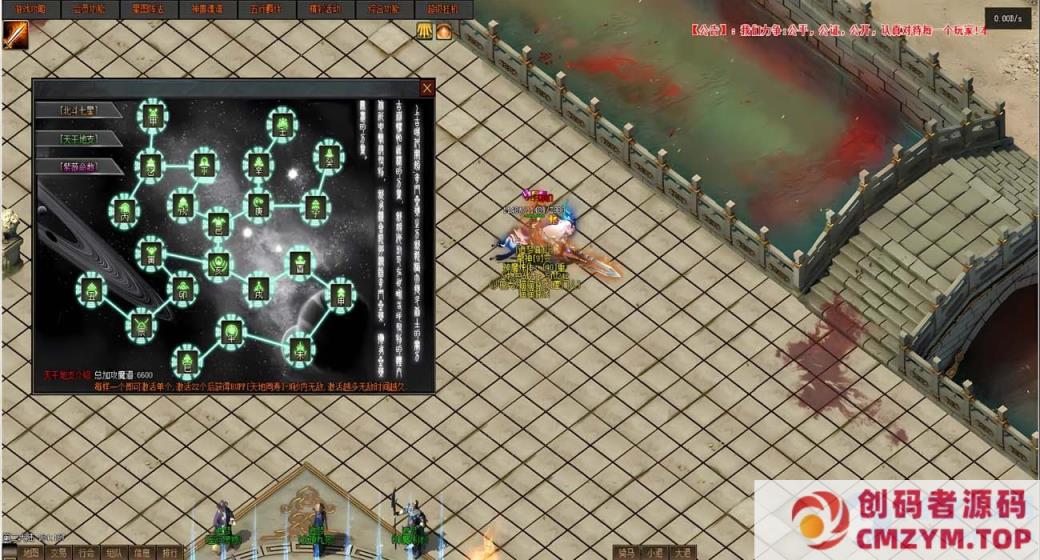Click the flaming sword skill icon
1040x560 pixels.
pyautogui.click(x=15, y=34)
